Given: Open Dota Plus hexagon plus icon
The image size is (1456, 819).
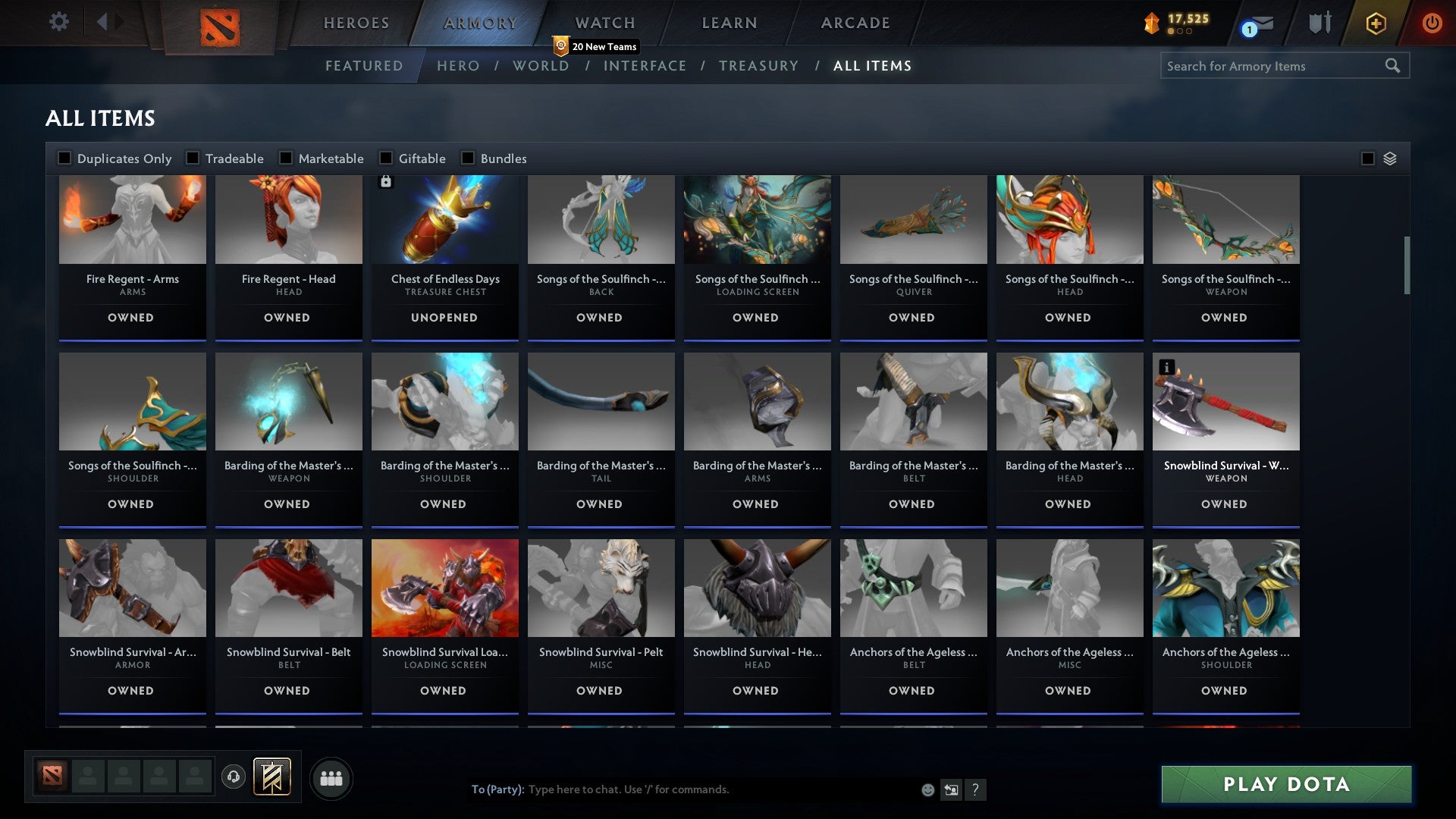Looking at the screenshot, I should point(1375,23).
